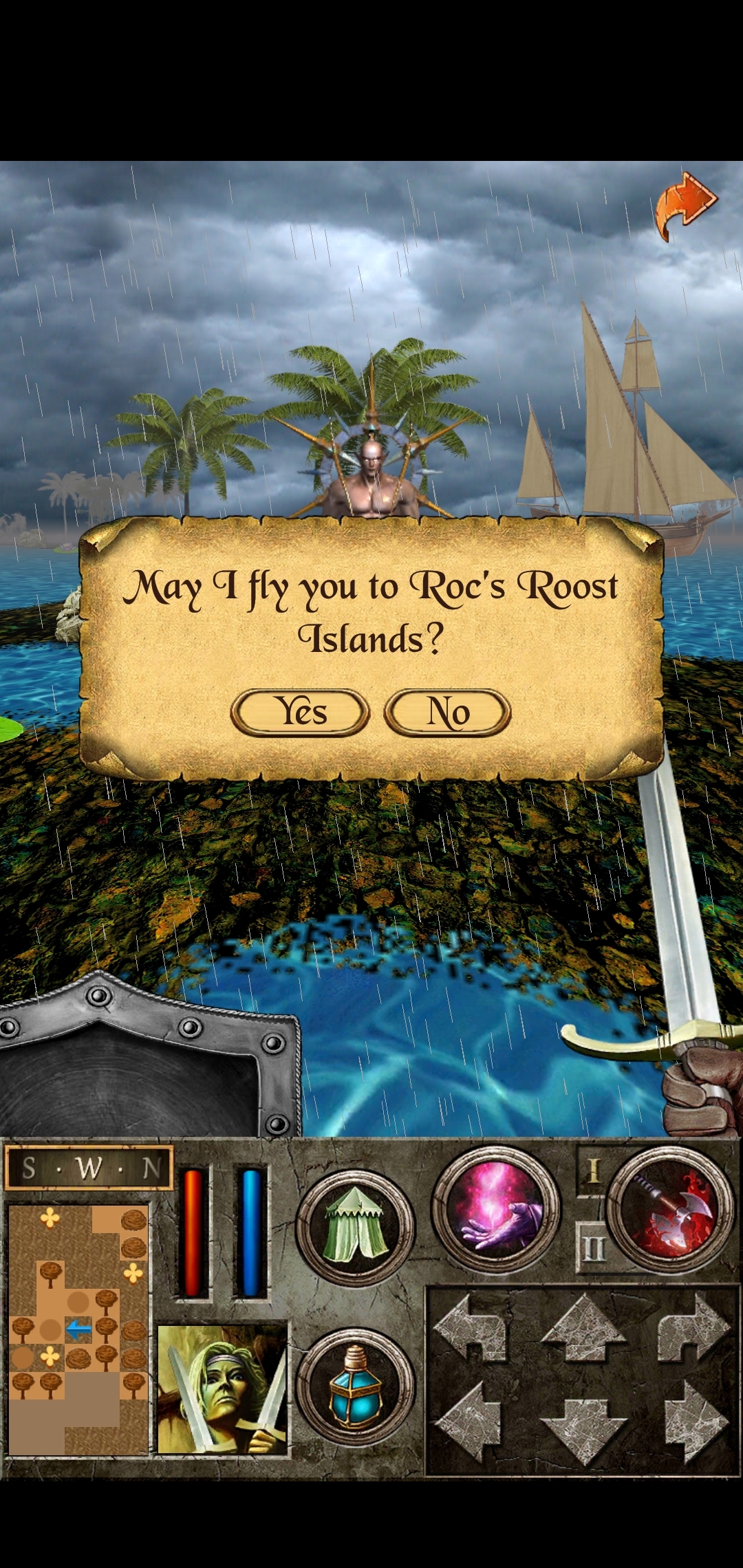The image size is (743, 1568).
Task: Accept the flight with Yes
Action: tap(300, 712)
